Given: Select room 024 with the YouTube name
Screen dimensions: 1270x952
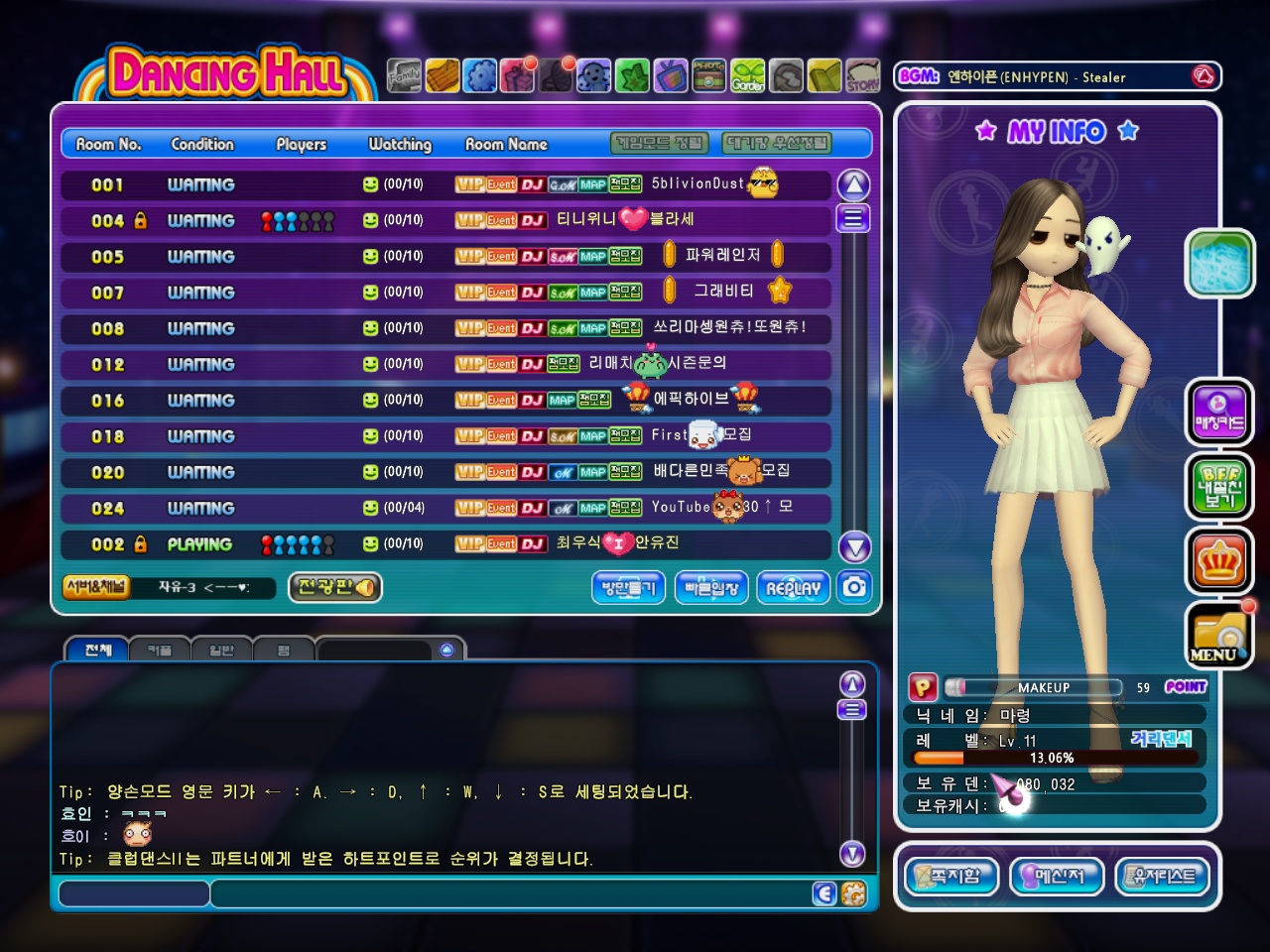Looking at the screenshot, I should click(x=446, y=508).
